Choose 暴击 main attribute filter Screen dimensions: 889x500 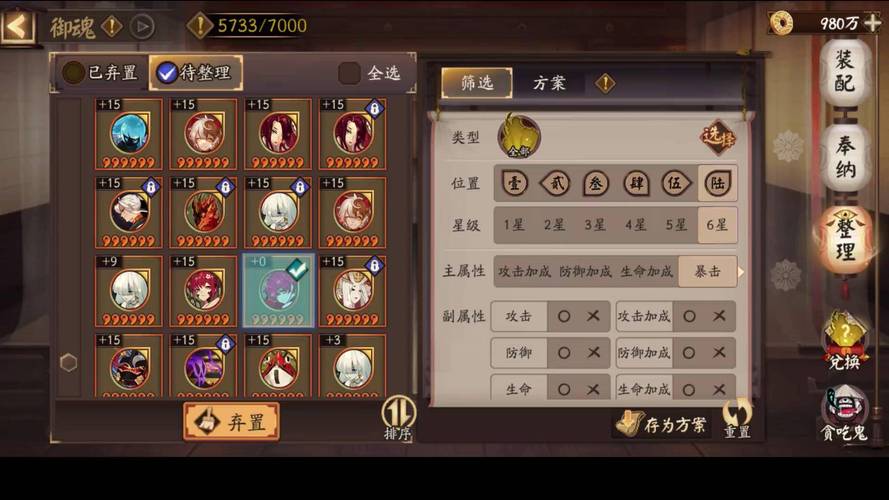[x=707, y=271]
